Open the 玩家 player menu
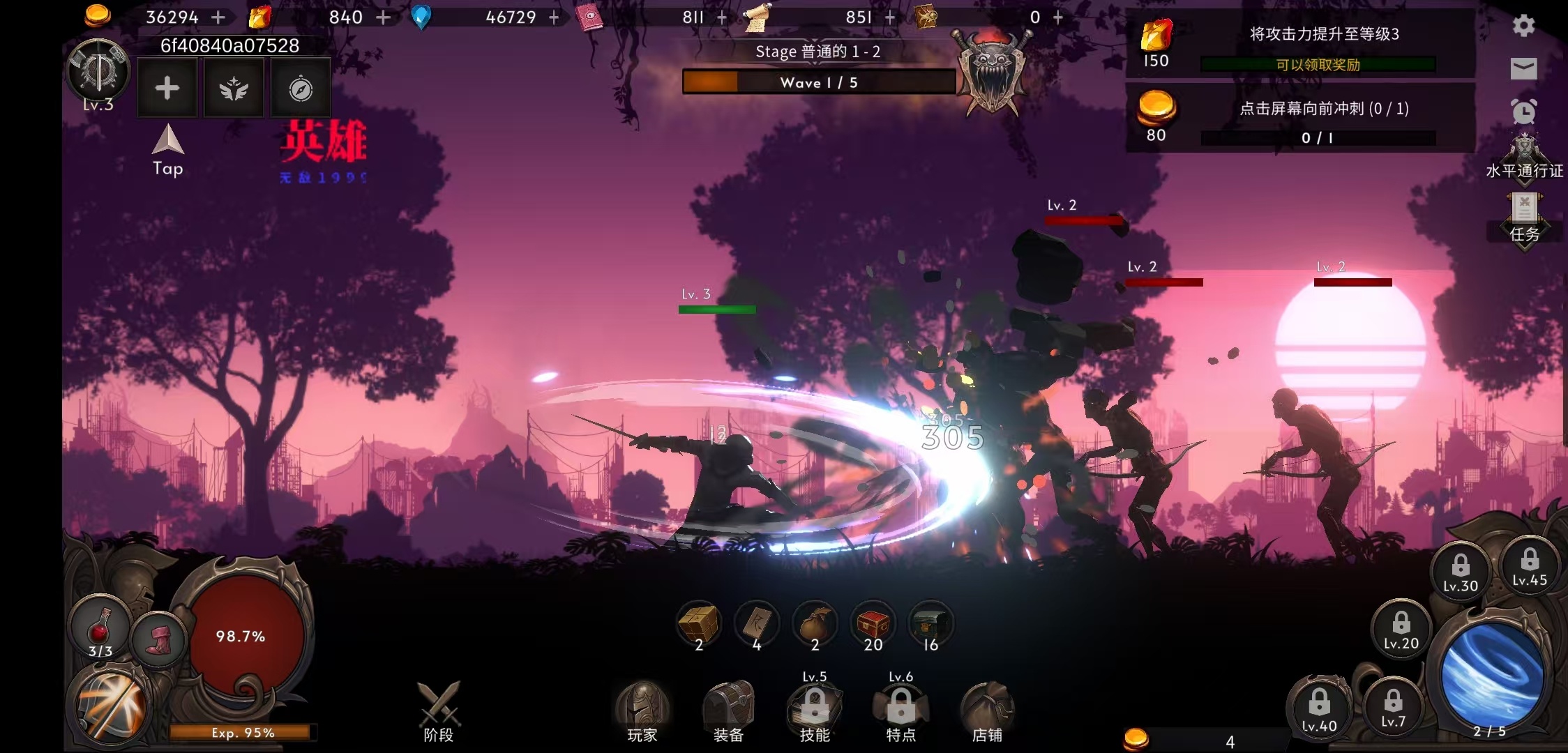Screen dimensions: 1568x753 642,713
